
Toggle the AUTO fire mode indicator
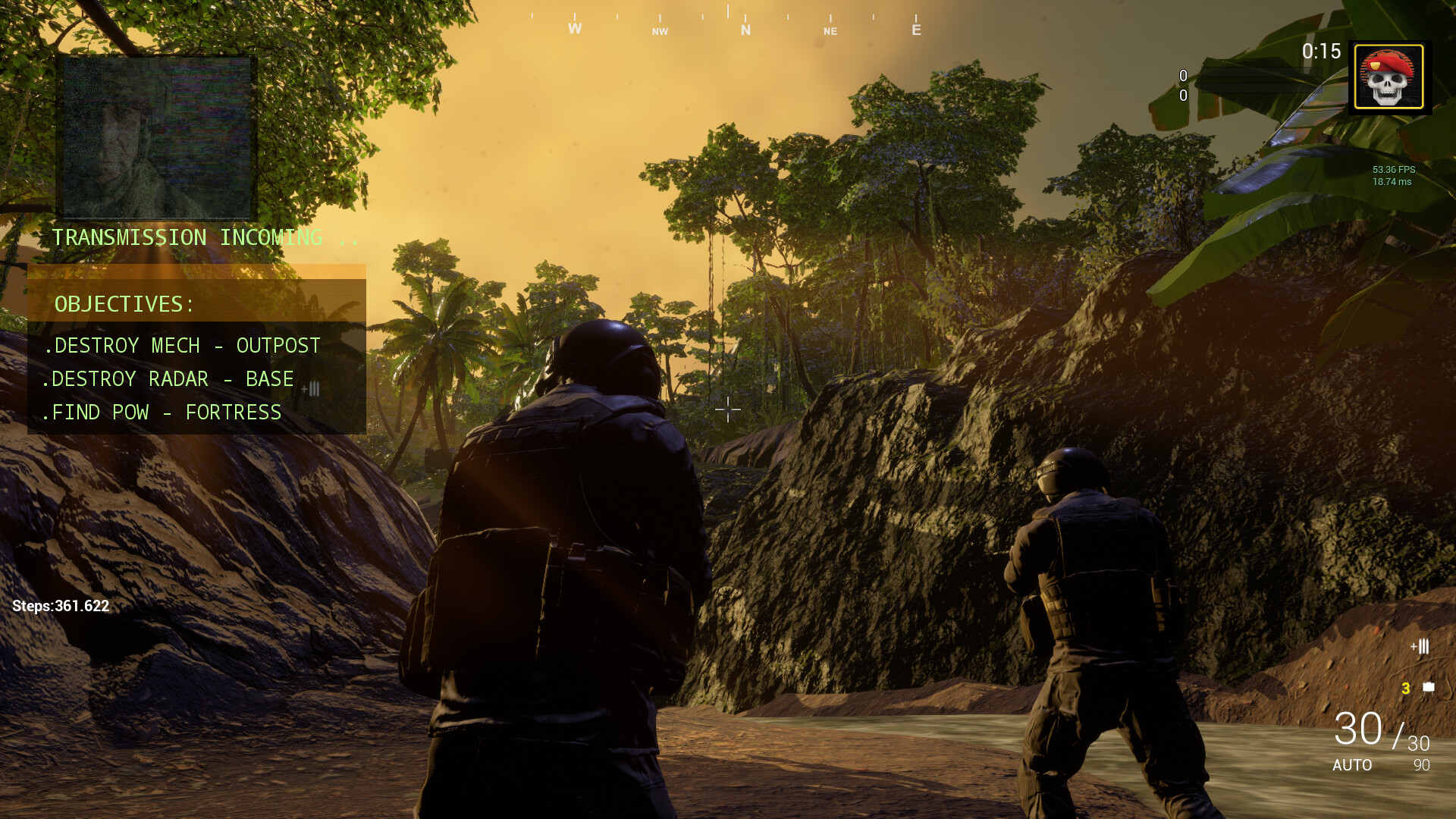(1353, 766)
